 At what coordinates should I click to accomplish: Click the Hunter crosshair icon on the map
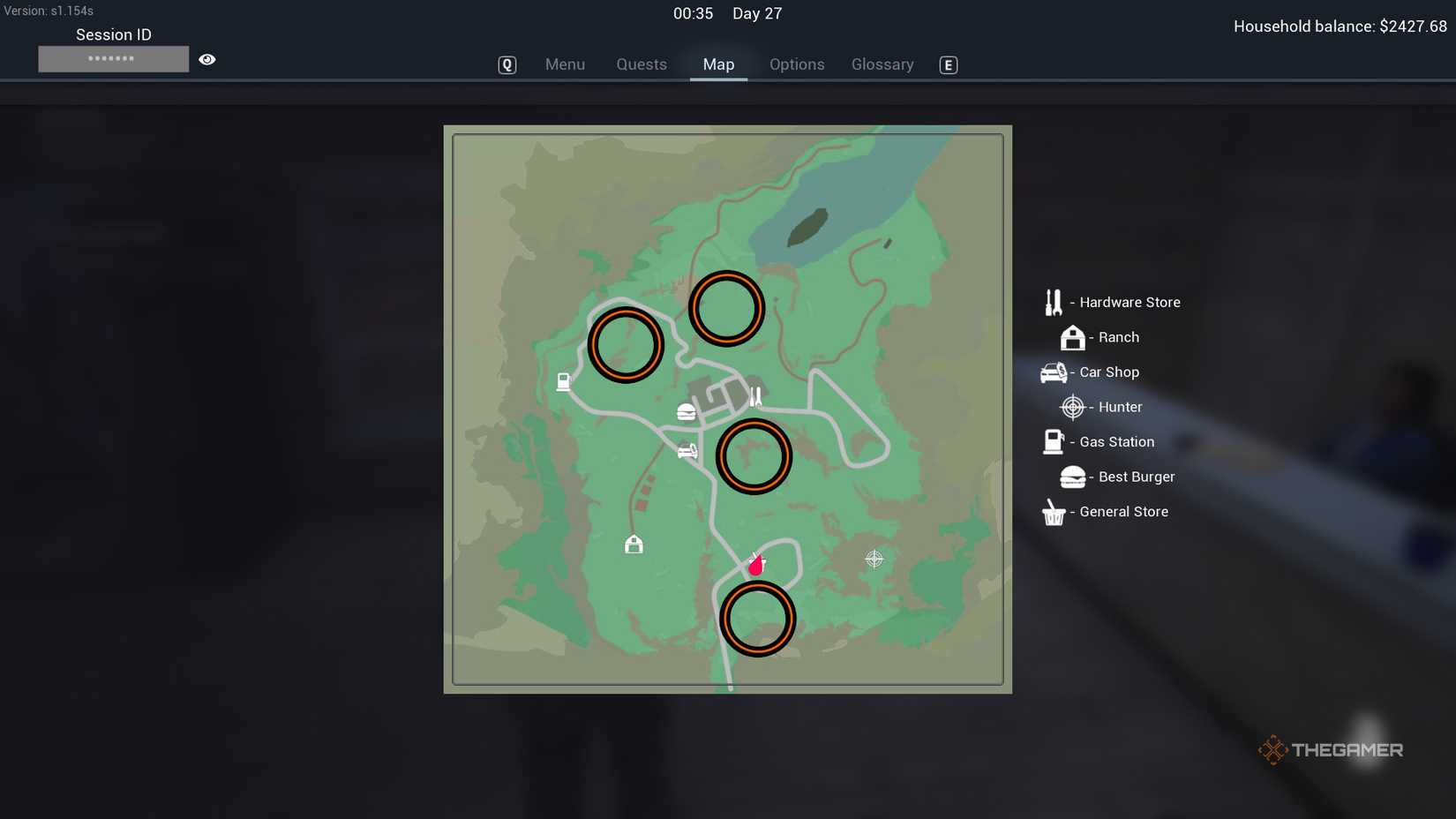(x=874, y=559)
